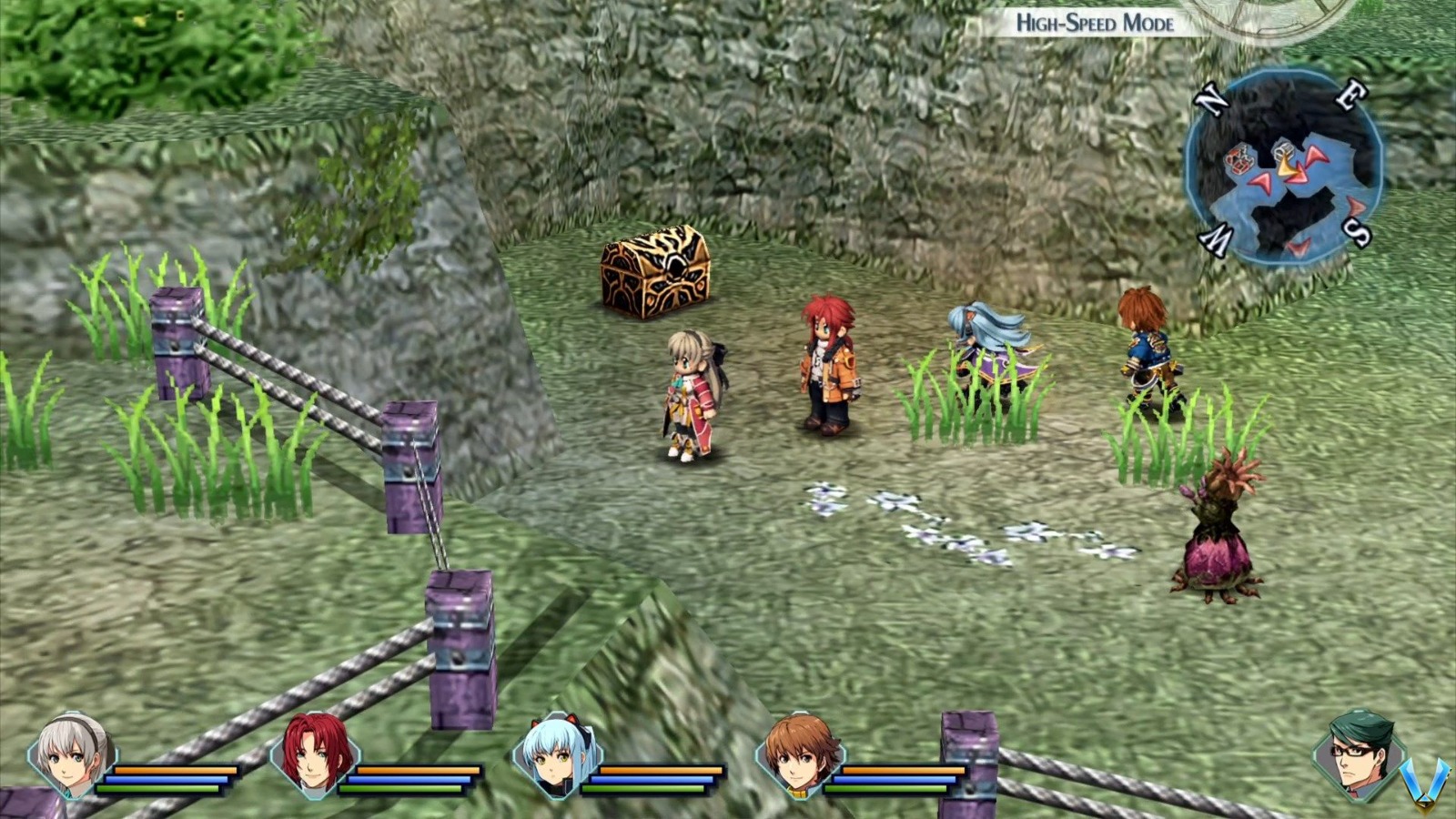Click the compass E marker on the minimap

click(x=1350, y=95)
